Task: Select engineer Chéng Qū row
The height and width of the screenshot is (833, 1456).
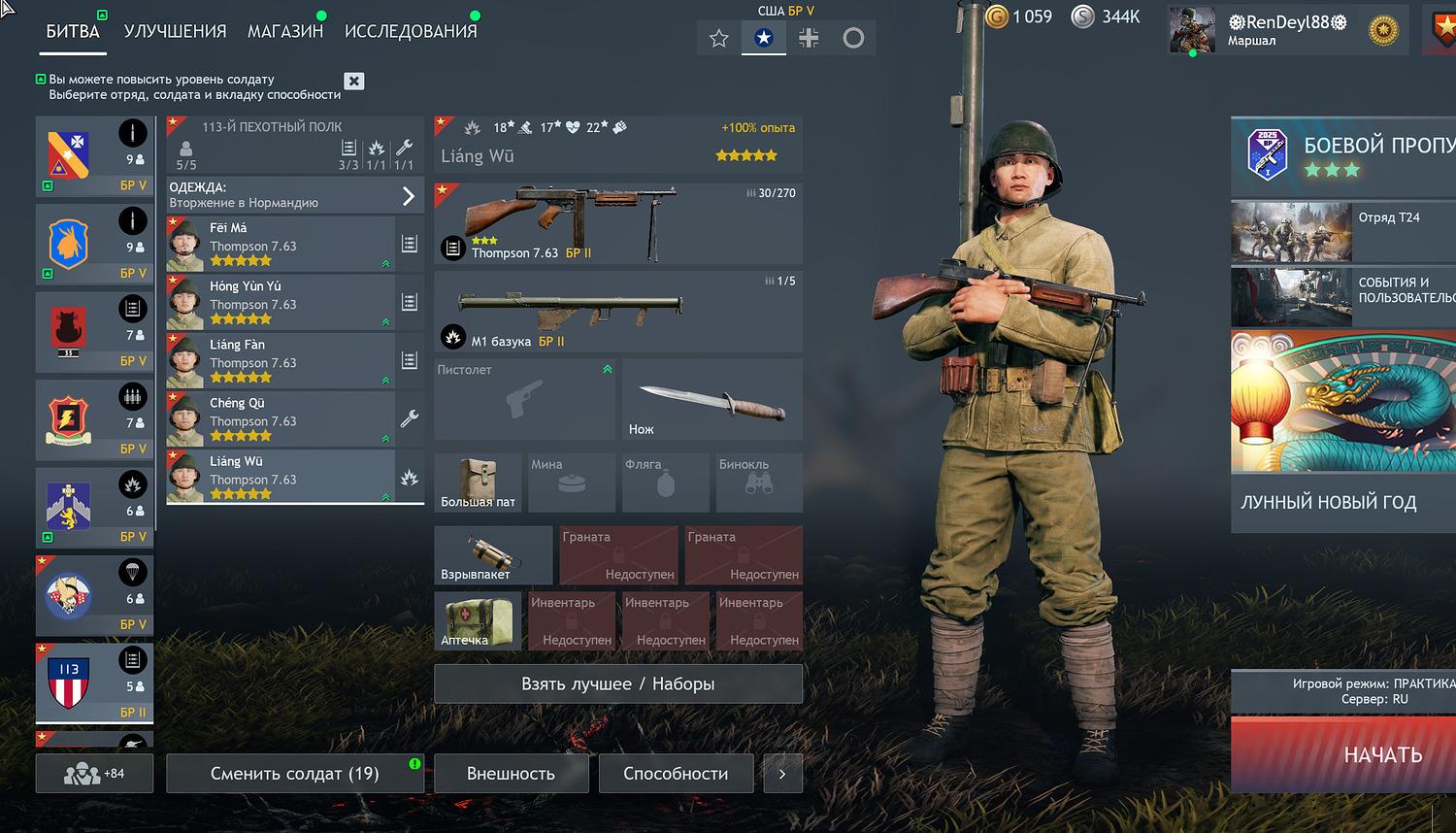Action: point(281,418)
